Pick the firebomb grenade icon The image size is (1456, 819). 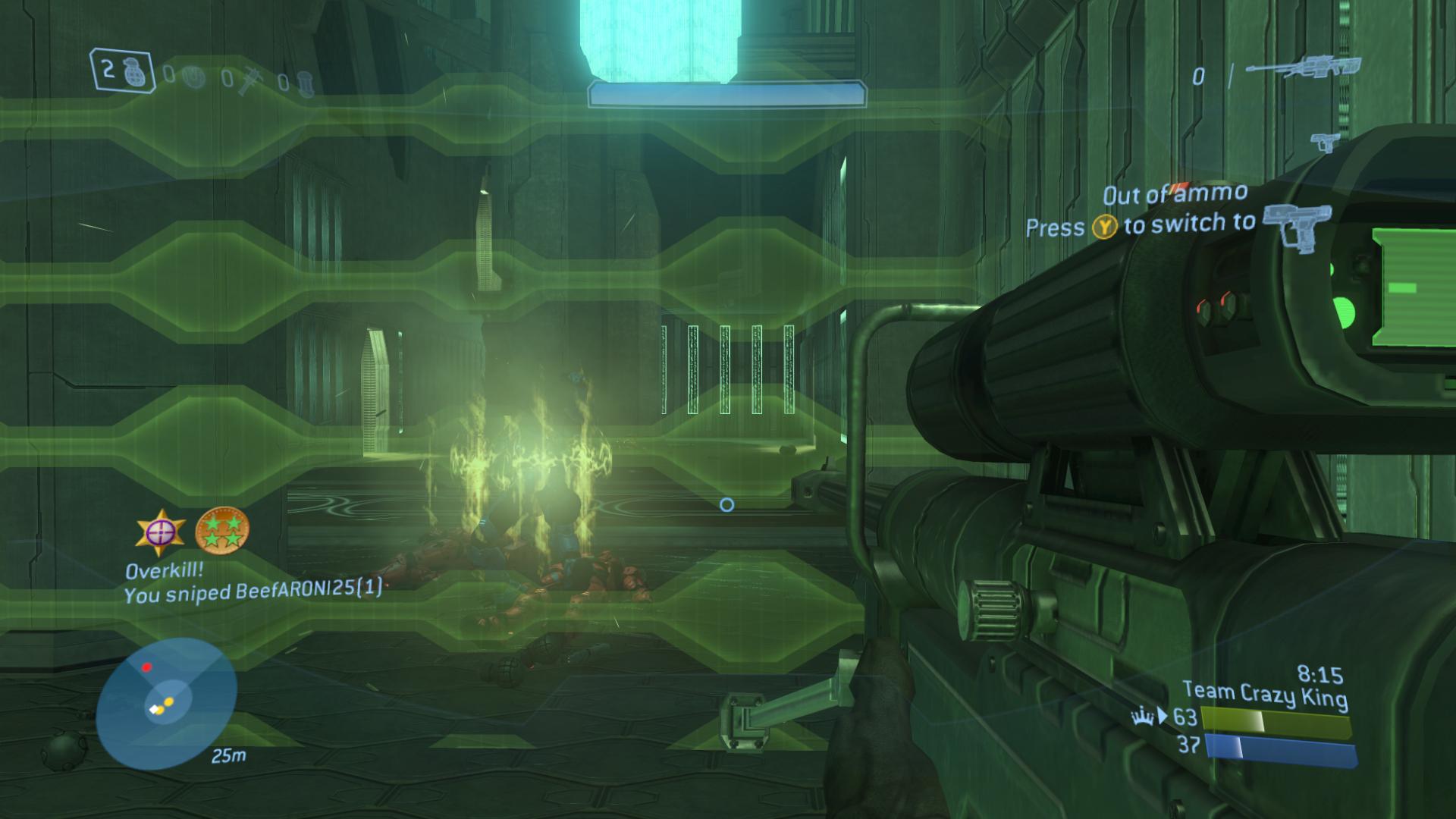[x=304, y=83]
